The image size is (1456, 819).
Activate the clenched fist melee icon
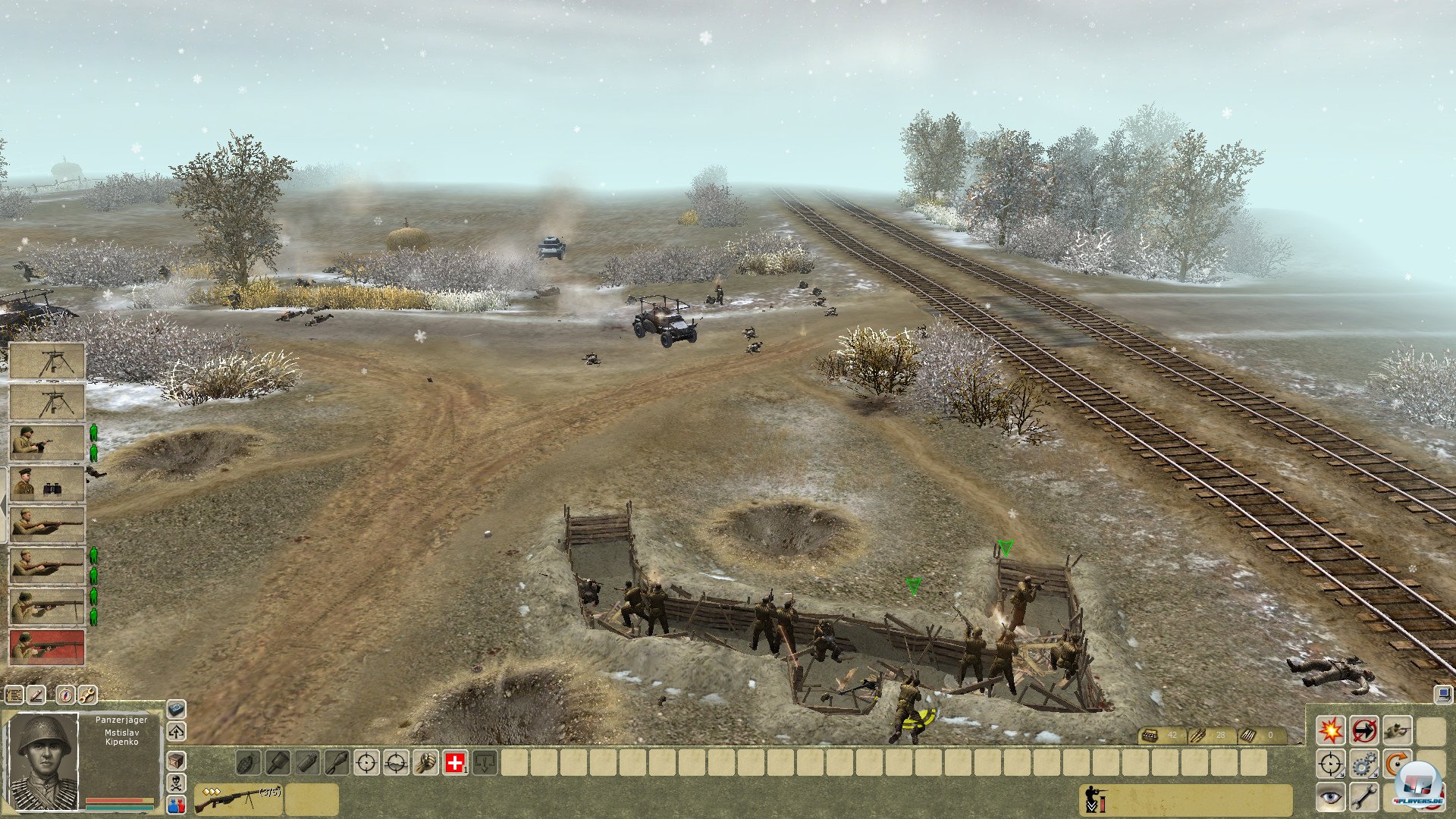pyautogui.click(x=426, y=763)
